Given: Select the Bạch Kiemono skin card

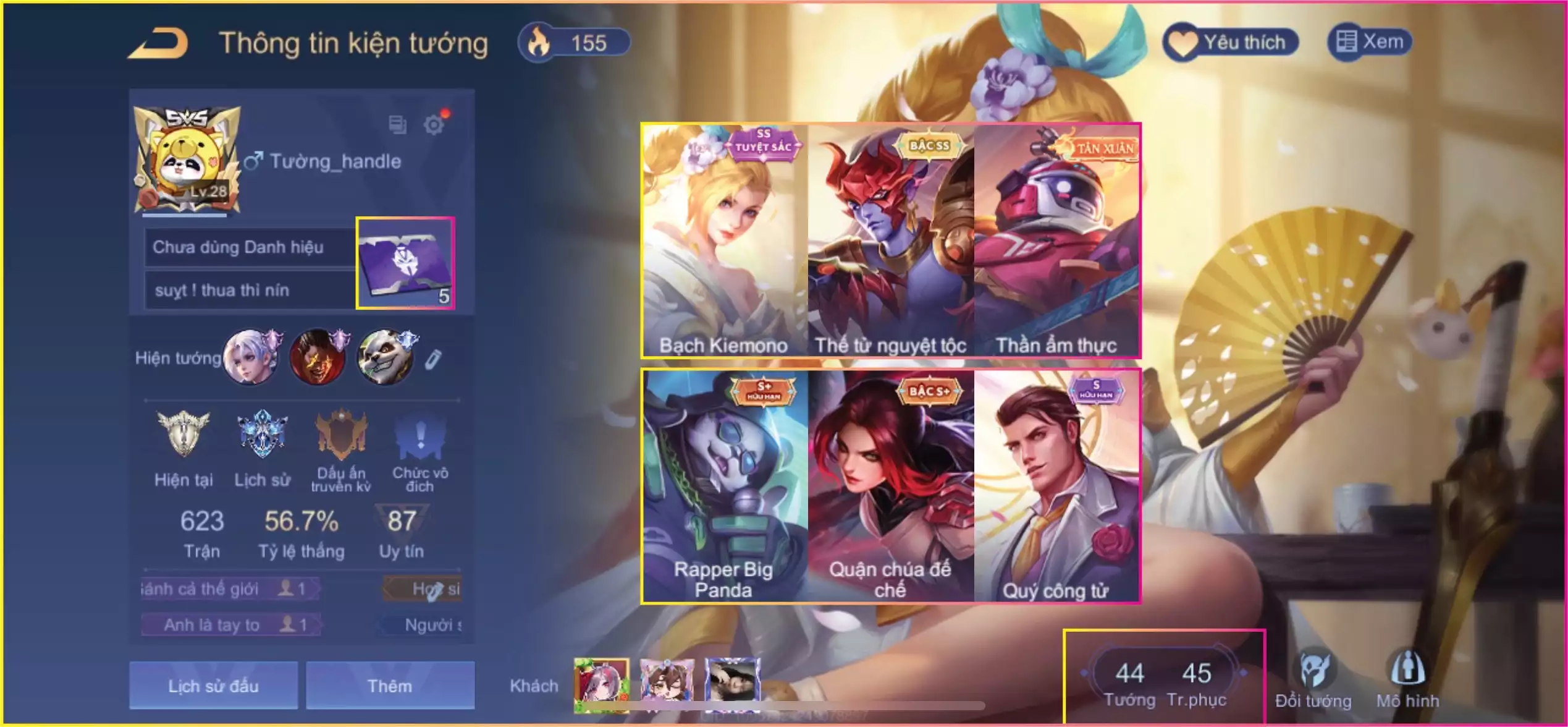Looking at the screenshot, I should tap(724, 241).
